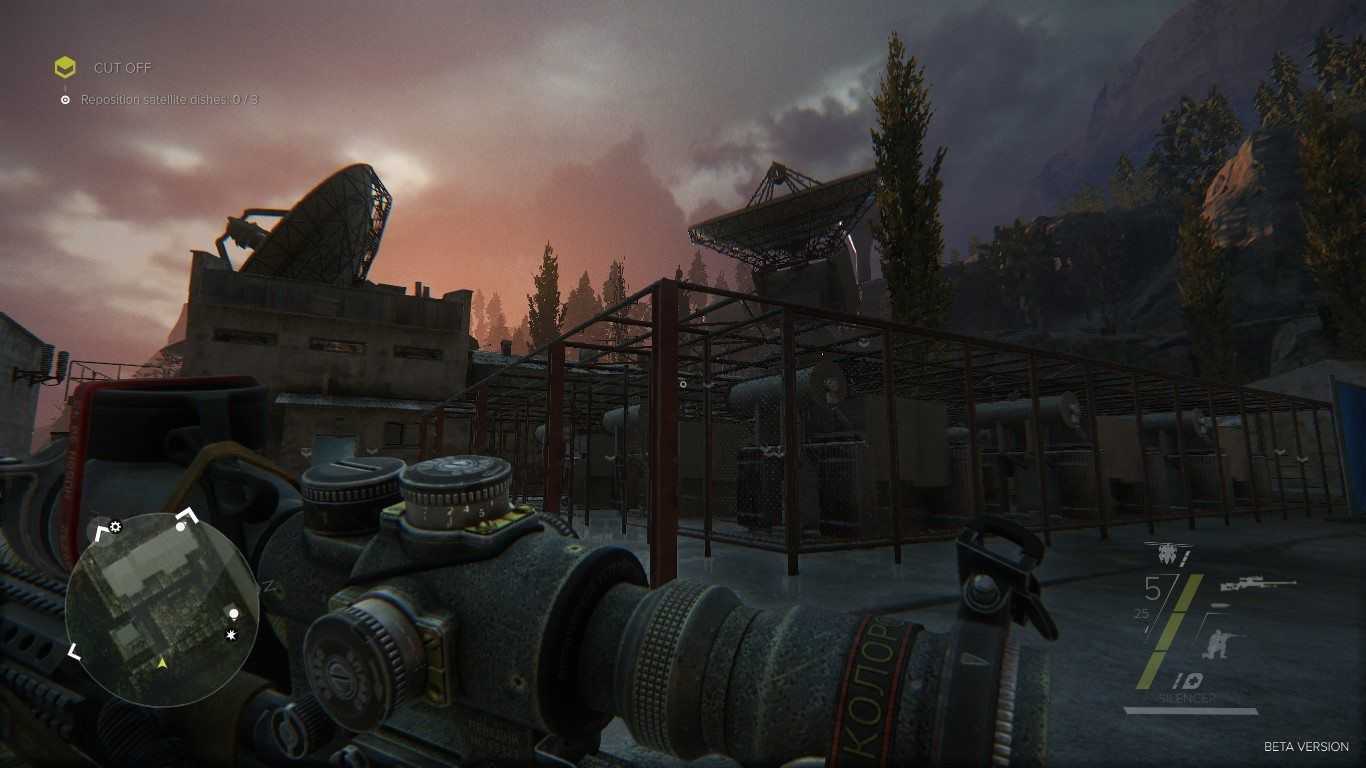Select the starburst marker on the minimap

[232, 635]
